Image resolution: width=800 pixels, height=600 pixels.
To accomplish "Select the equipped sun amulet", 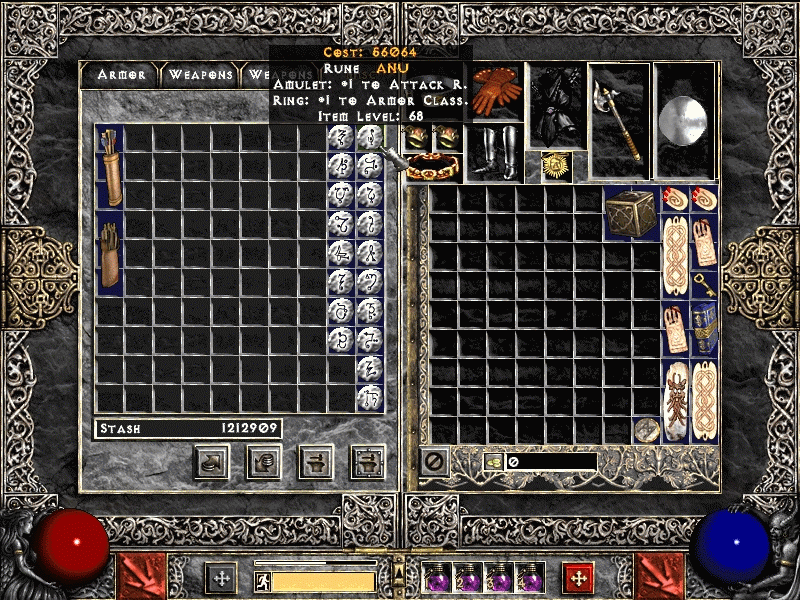I will (555, 165).
